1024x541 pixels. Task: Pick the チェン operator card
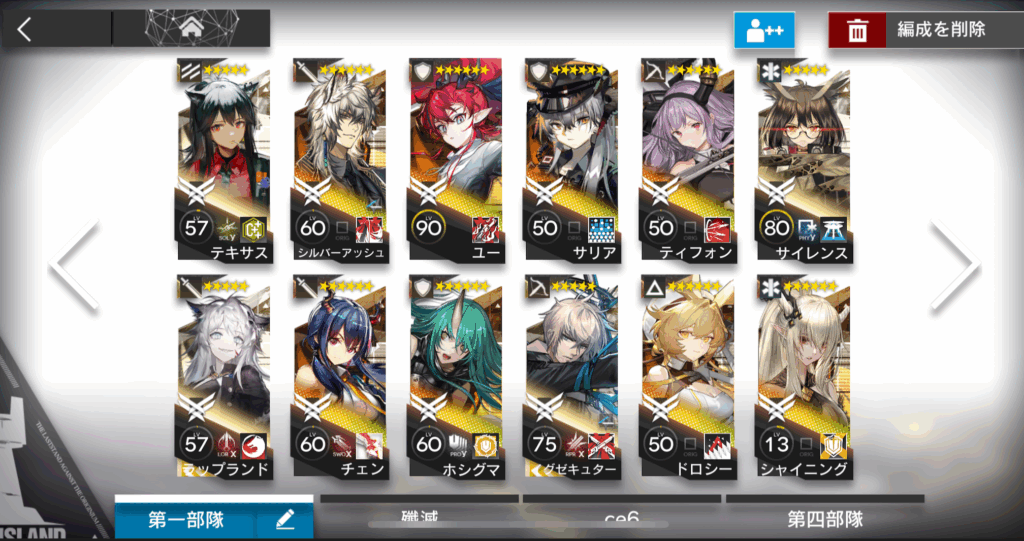tap(340, 376)
